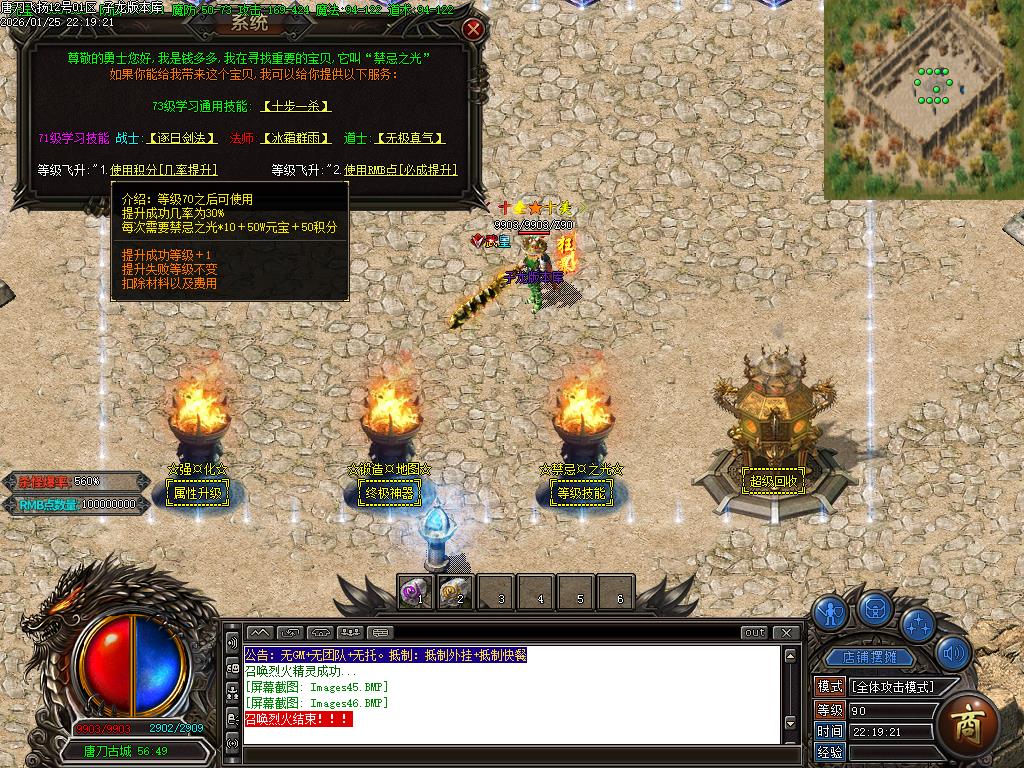This screenshot has height=768, width=1024.
Task: Open the character status icon
Action: (x=830, y=612)
